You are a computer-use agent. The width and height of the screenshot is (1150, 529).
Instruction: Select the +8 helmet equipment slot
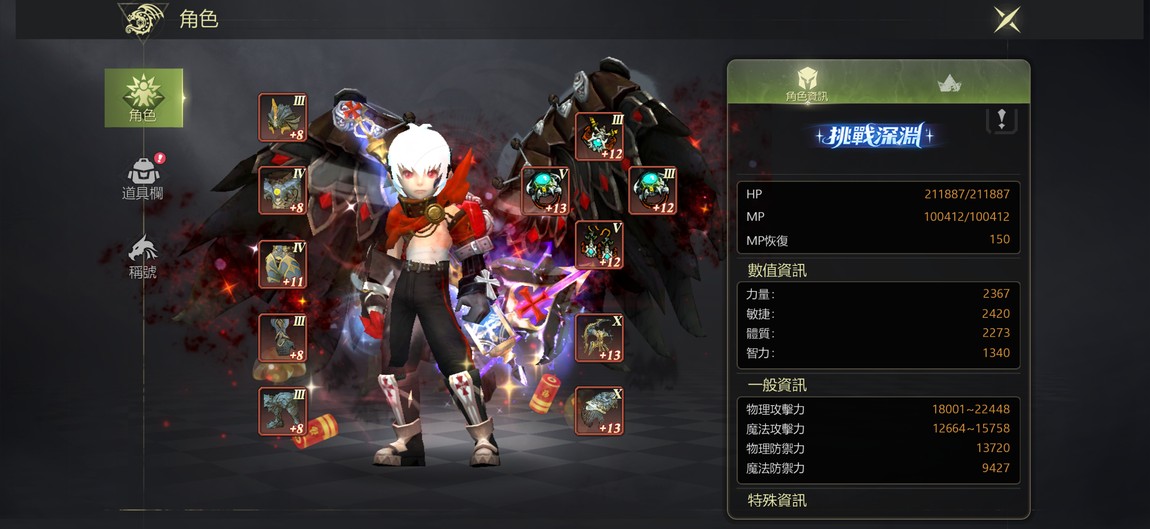pyautogui.click(x=283, y=118)
